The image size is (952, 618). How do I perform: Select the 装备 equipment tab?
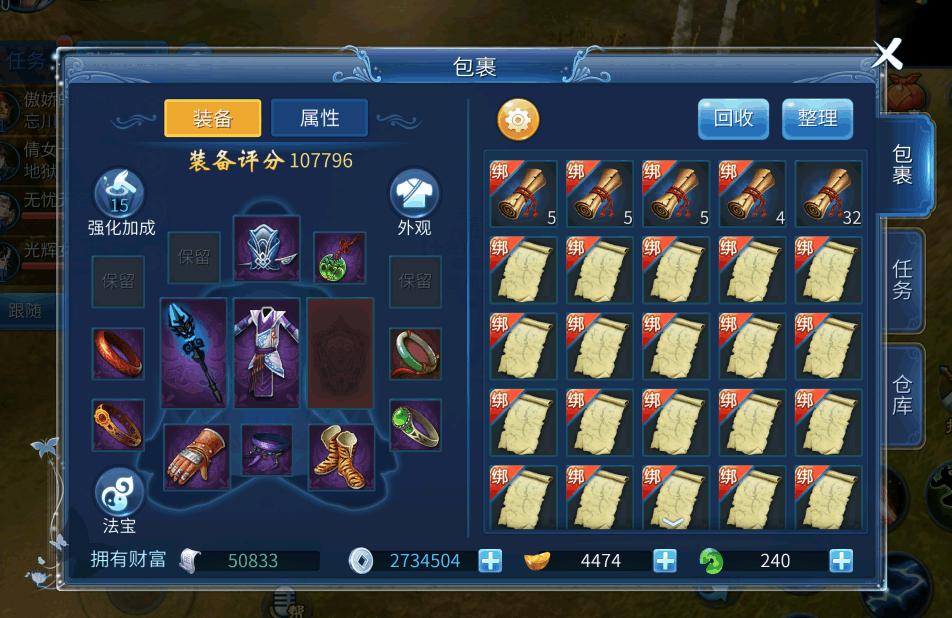tap(212, 118)
